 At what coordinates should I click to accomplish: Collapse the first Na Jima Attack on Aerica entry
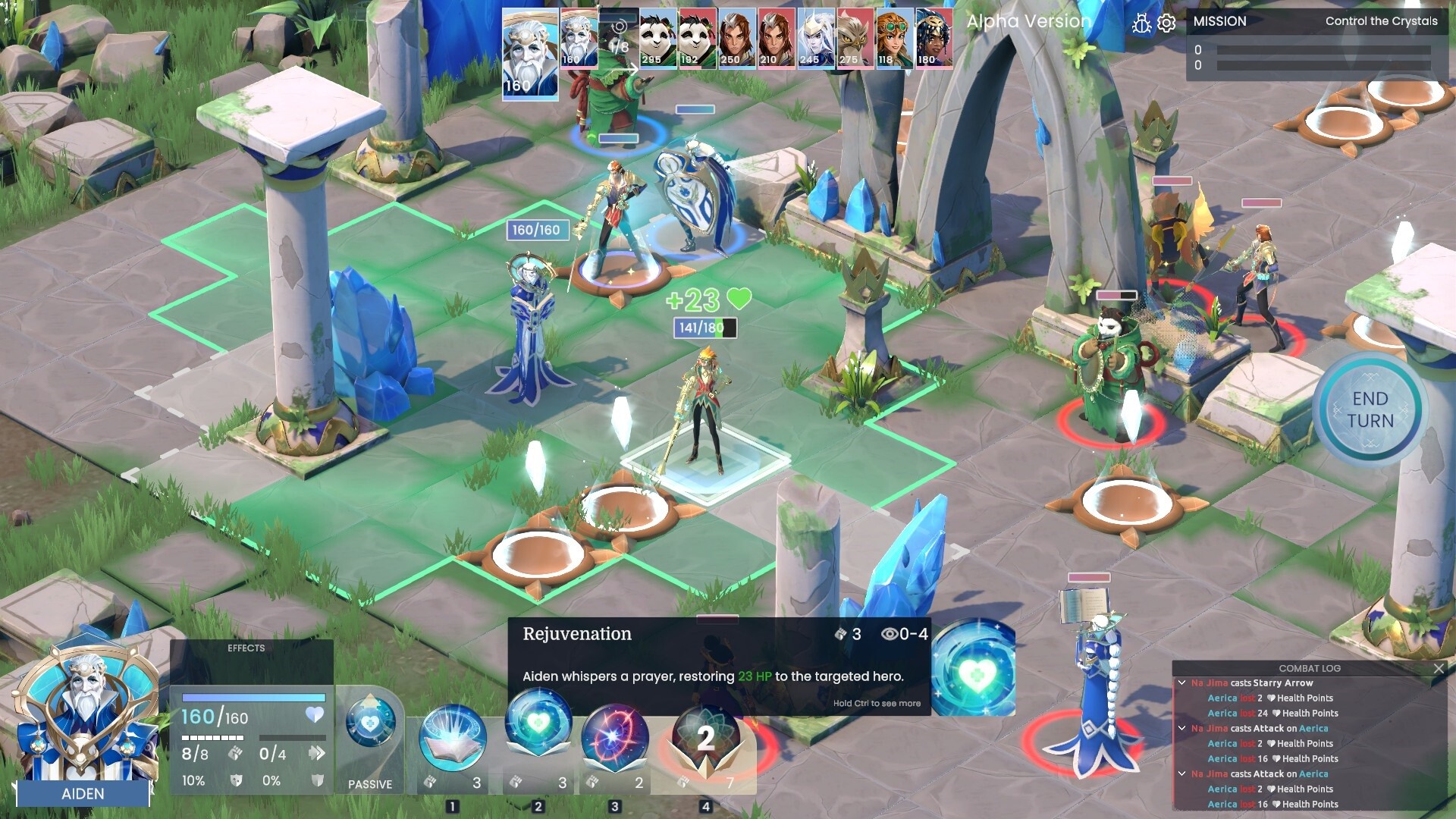1183,728
